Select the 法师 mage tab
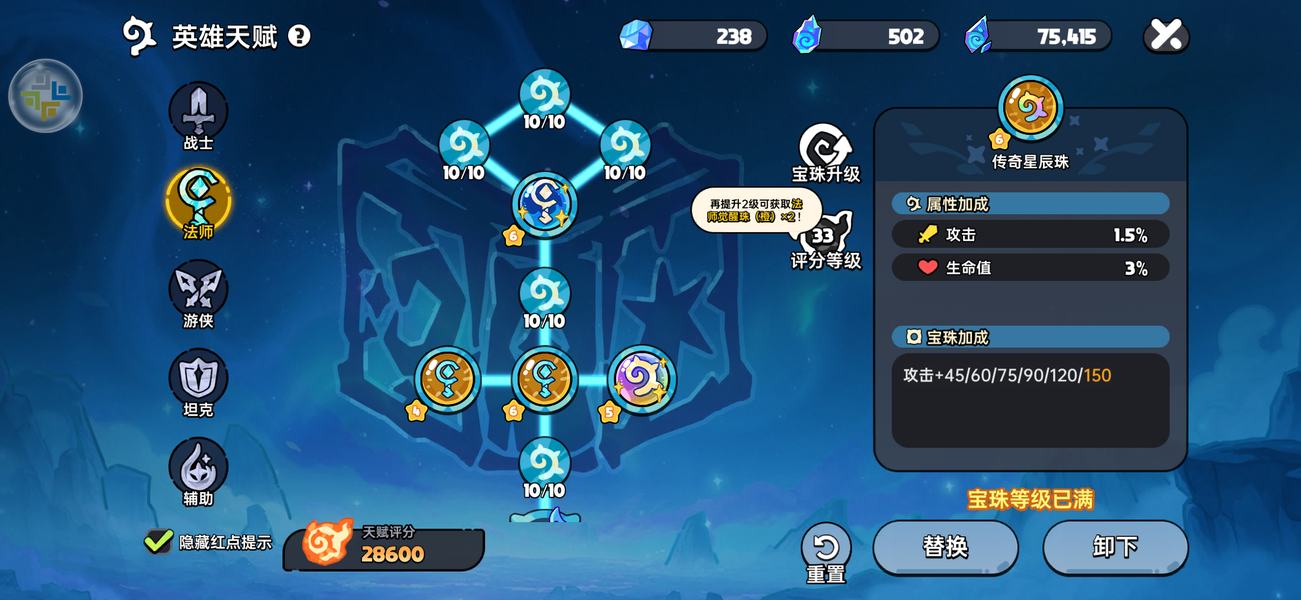The height and width of the screenshot is (600, 1301). (198, 201)
